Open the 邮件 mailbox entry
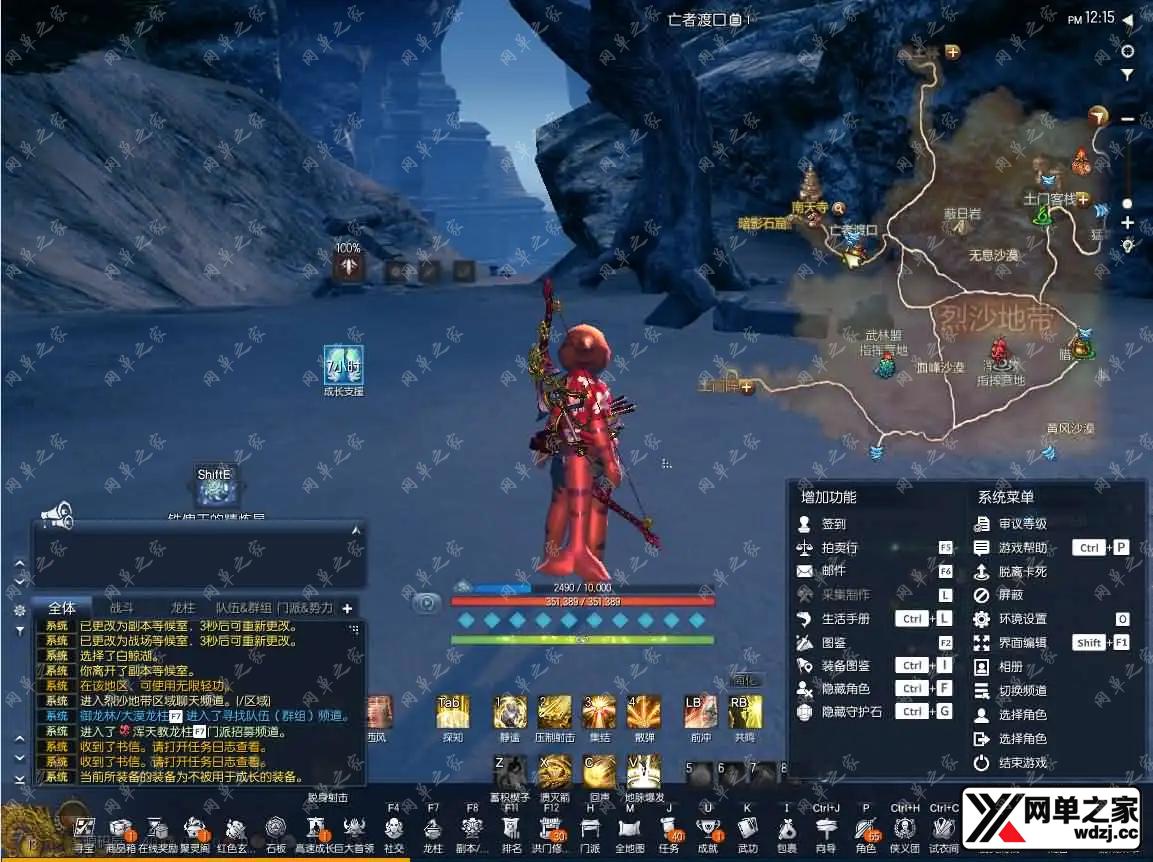The image size is (1153, 862). tap(833, 572)
